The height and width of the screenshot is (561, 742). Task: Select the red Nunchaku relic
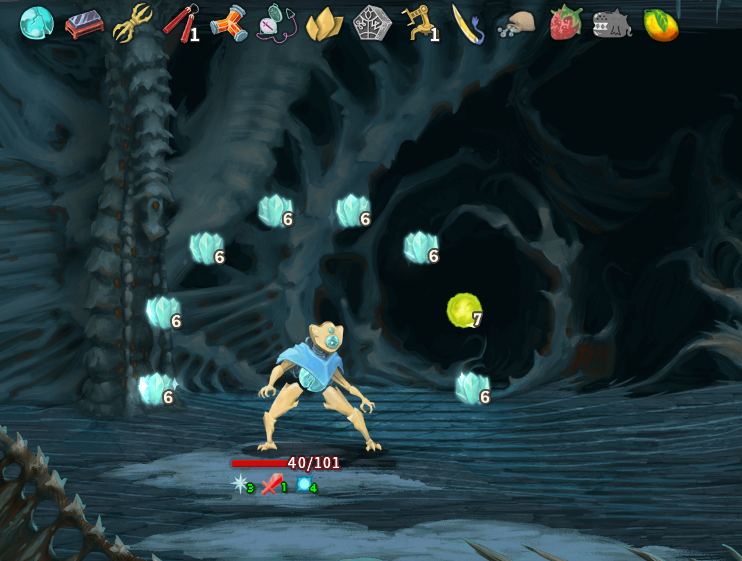180,22
